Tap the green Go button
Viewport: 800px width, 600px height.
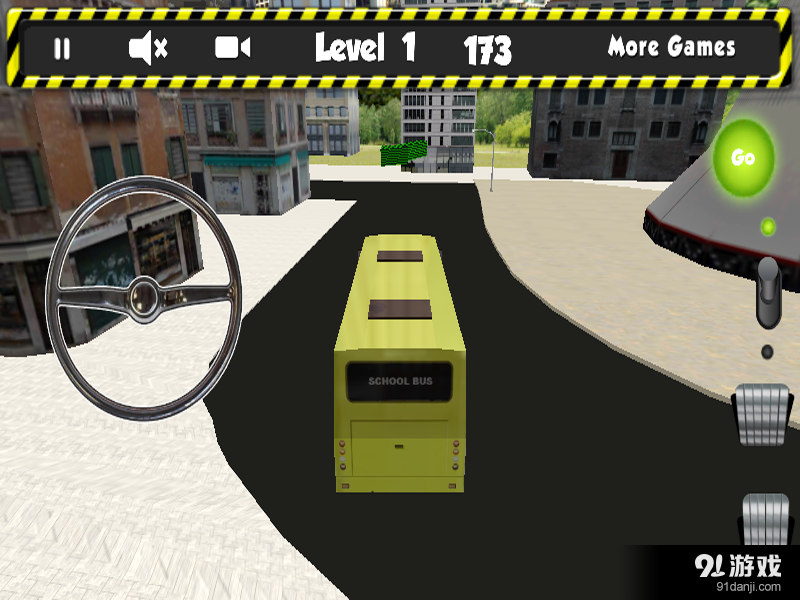pyautogui.click(x=743, y=157)
